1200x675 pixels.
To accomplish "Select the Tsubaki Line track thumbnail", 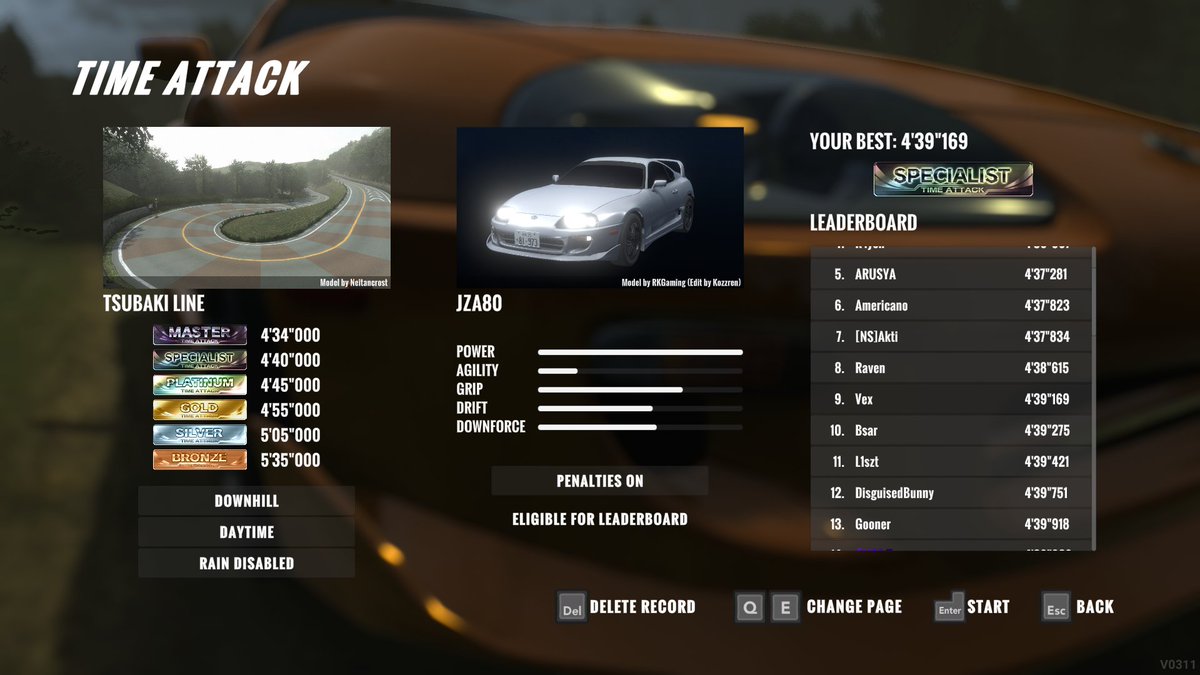I will tap(246, 208).
